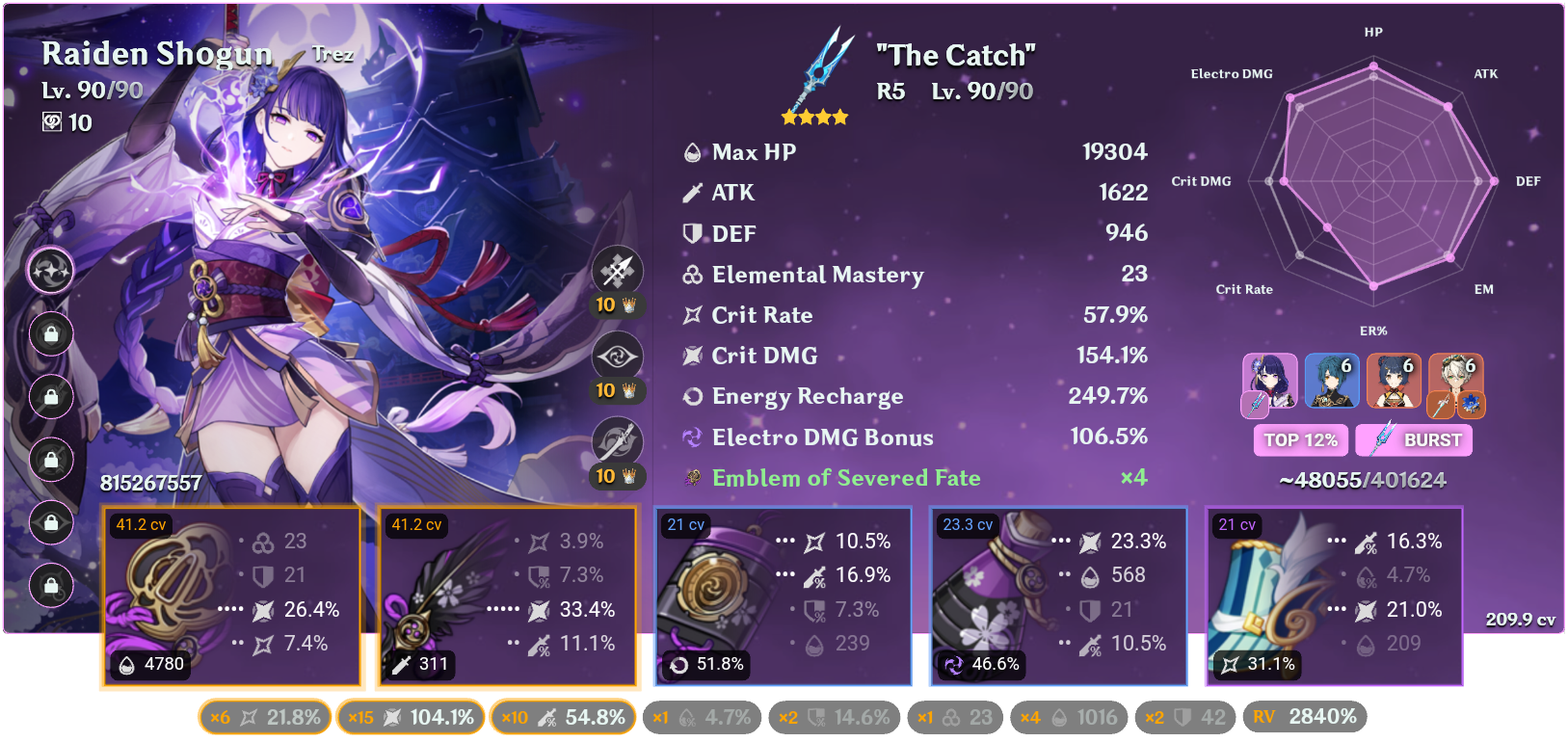Image resolution: width=1568 pixels, height=742 pixels.
Task: Toggle the topmost padlock in the left sidebar
Action: coord(51,334)
